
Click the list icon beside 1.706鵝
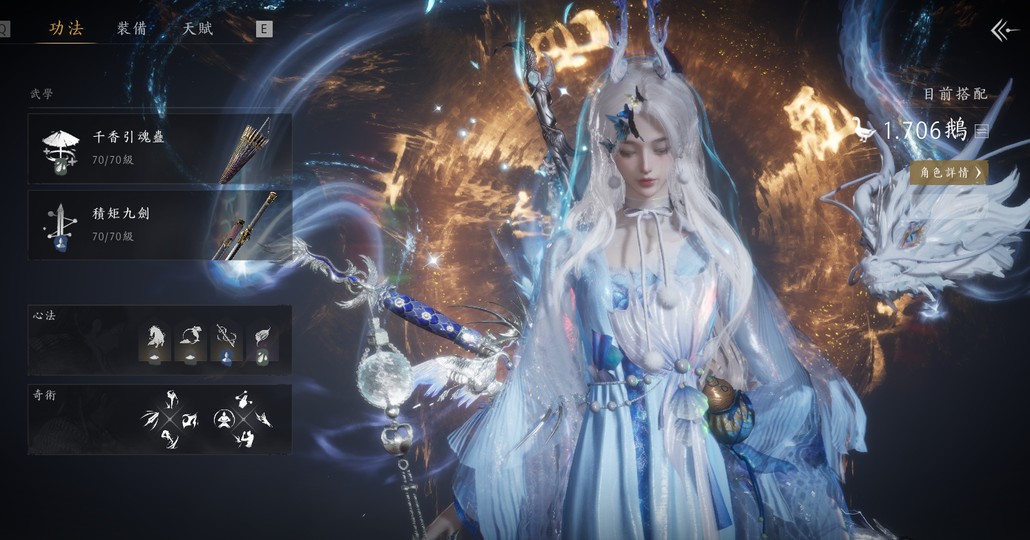[982, 131]
